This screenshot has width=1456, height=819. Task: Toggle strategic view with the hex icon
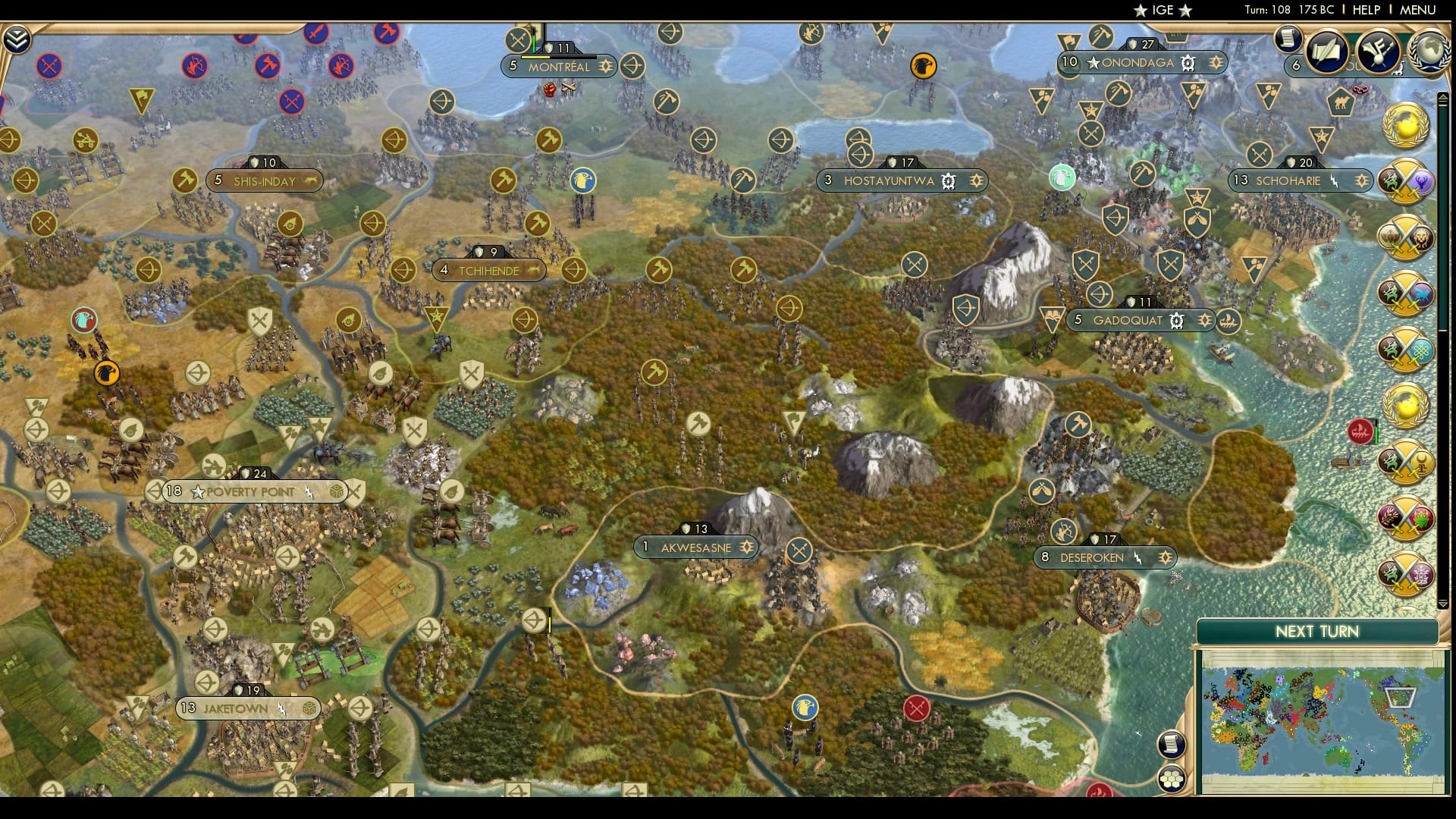click(x=1172, y=778)
